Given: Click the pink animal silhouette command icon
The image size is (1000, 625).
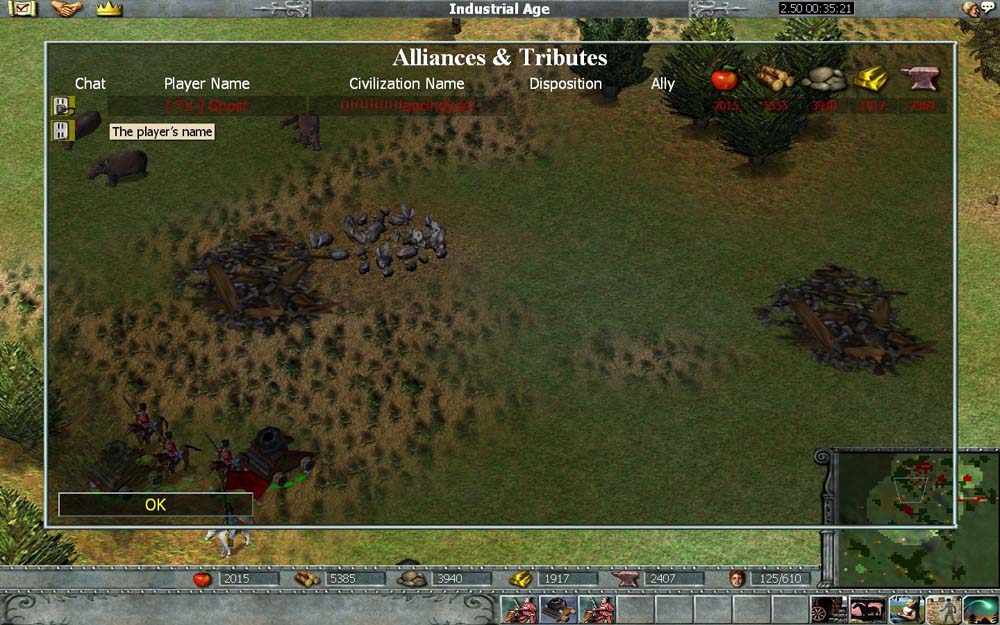Looking at the screenshot, I should [866, 610].
